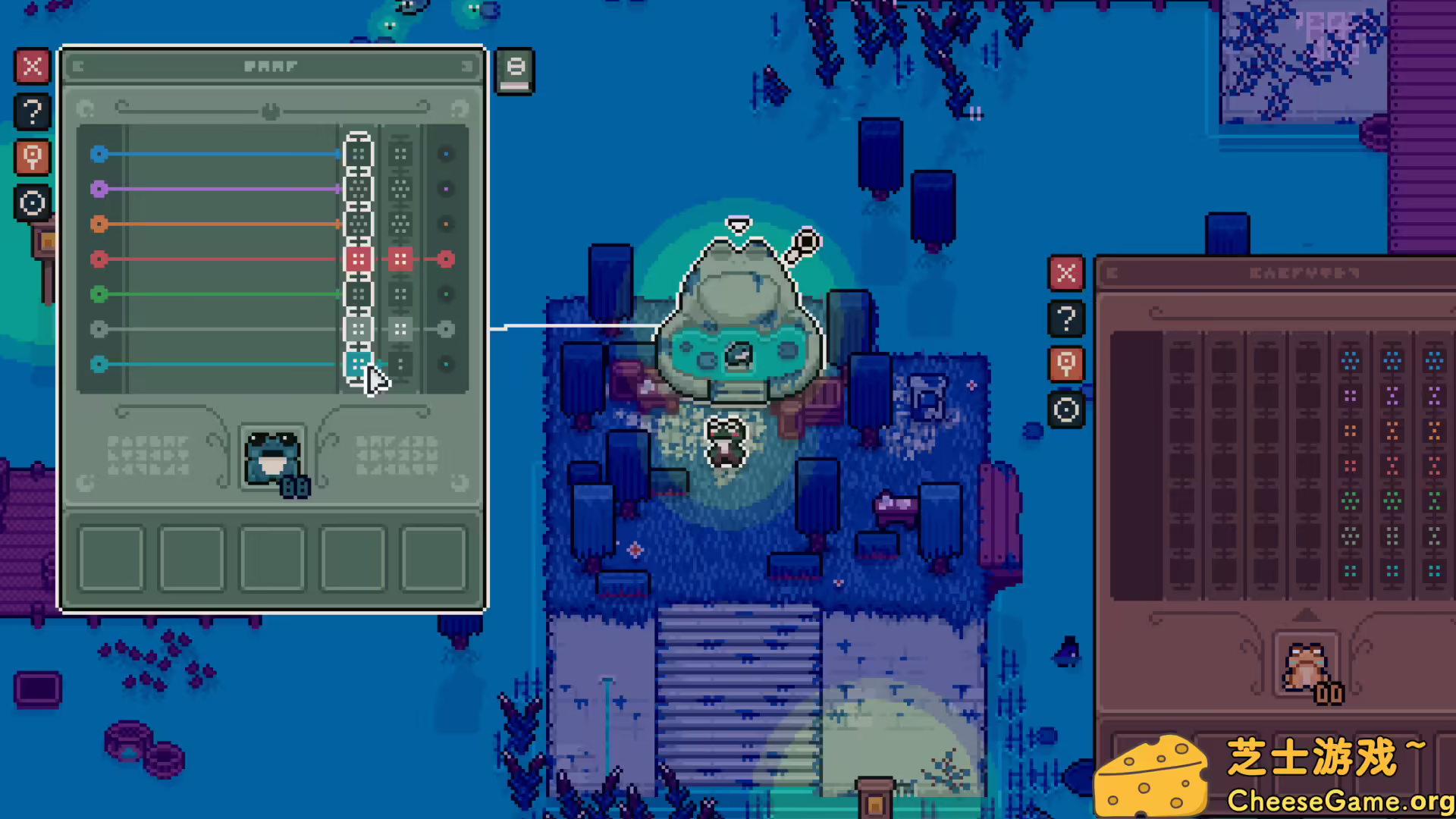Select the green node at the row start
The height and width of the screenshot is (819, 1456).
coord(99,293)
